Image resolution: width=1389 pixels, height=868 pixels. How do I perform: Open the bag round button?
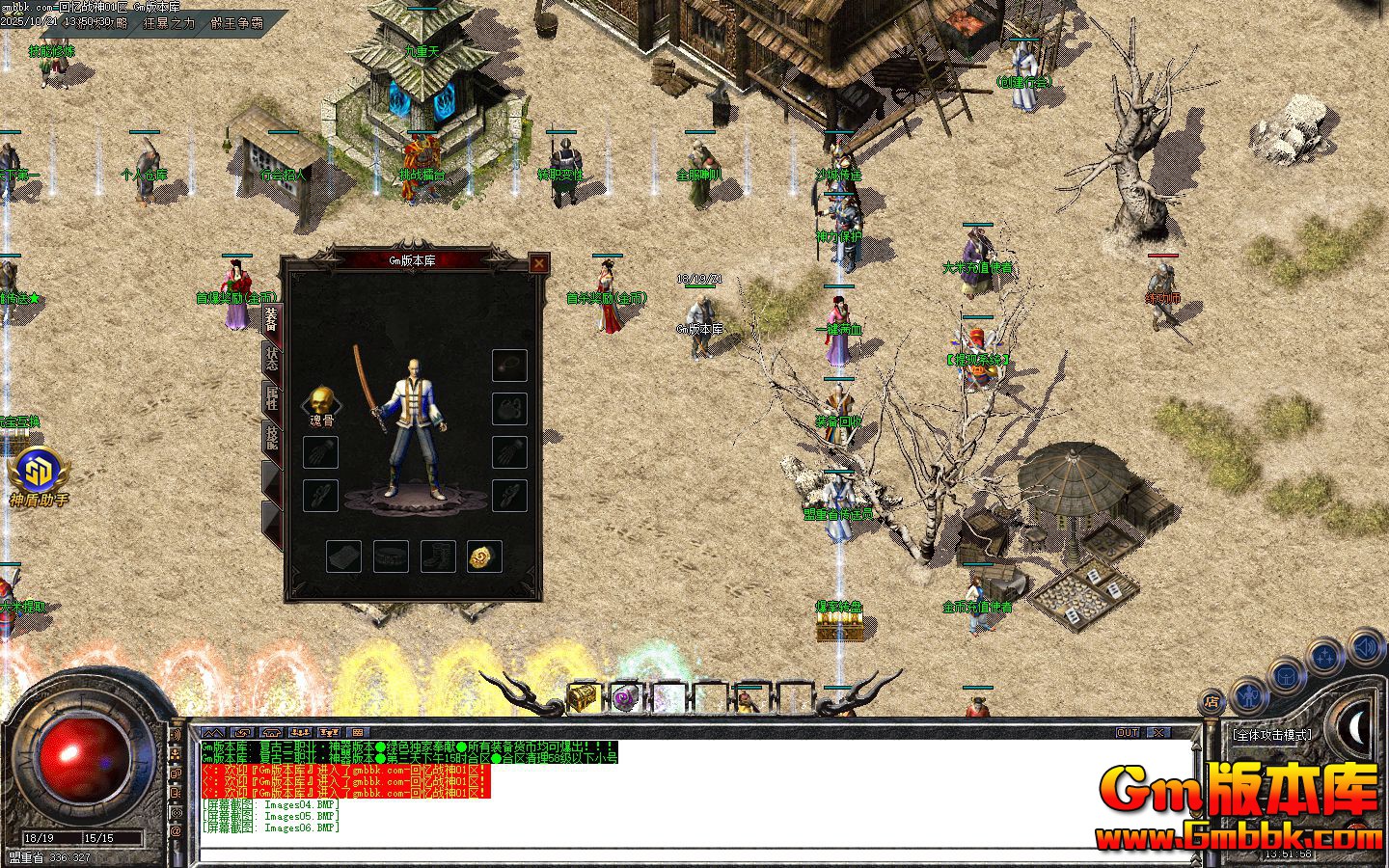tap(1286, 674)
